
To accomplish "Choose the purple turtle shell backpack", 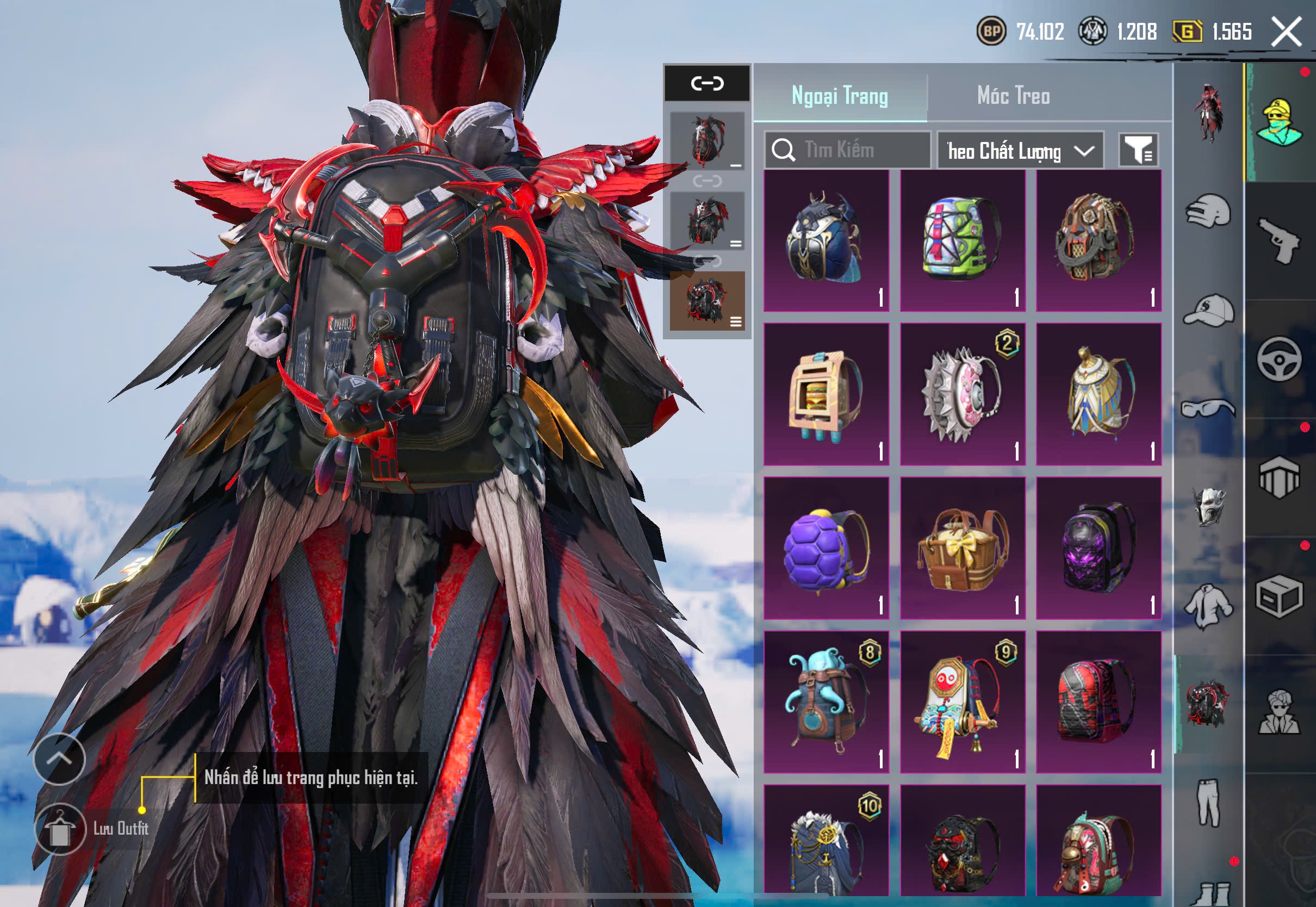I will (x=825, y=548).
